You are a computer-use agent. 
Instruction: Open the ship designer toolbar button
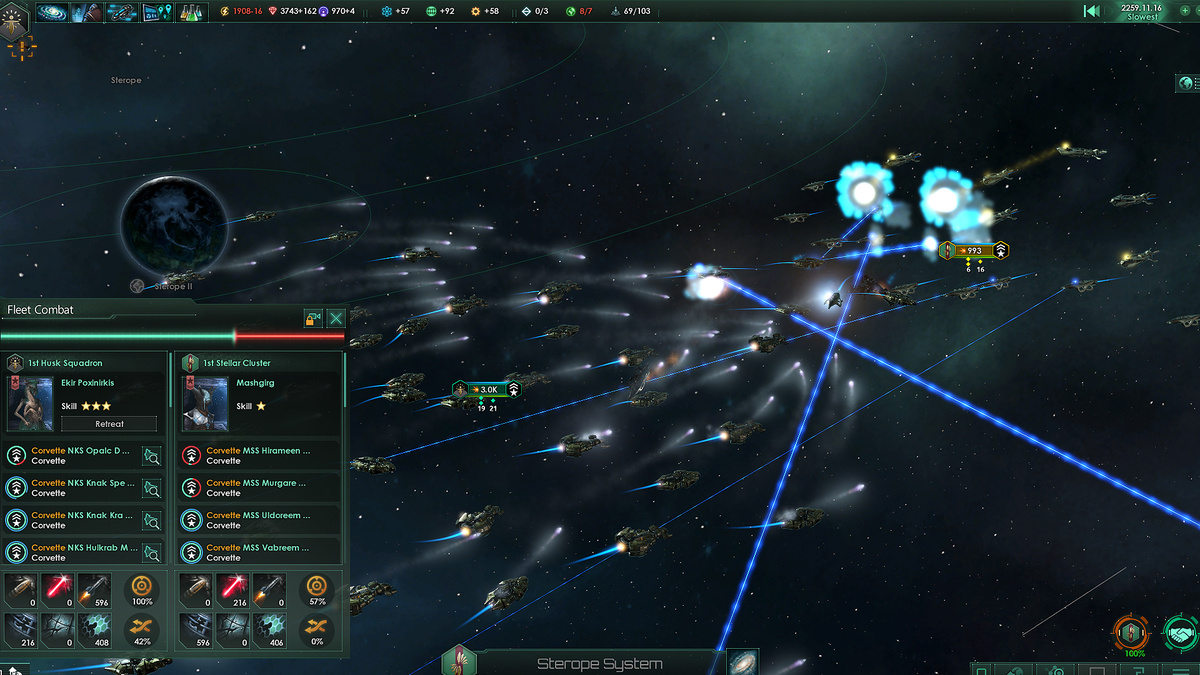[122, 13]
